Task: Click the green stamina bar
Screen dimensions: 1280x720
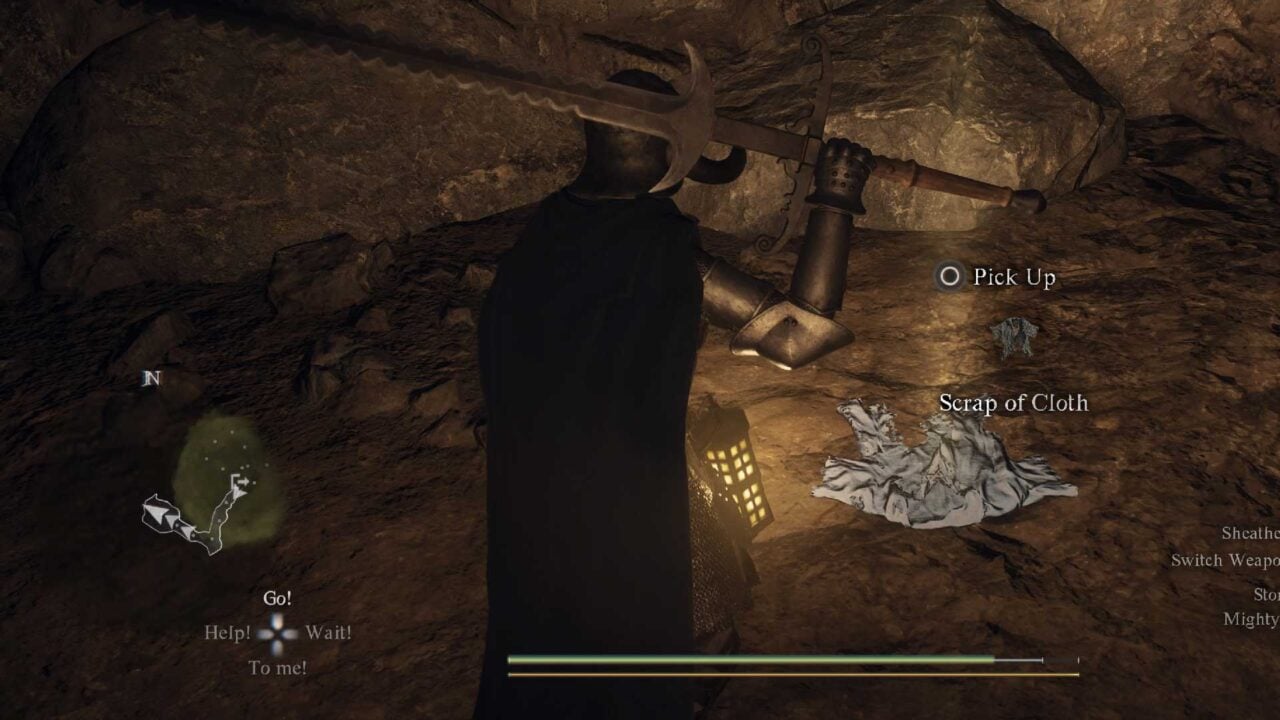Action: (x=750, y=661)
